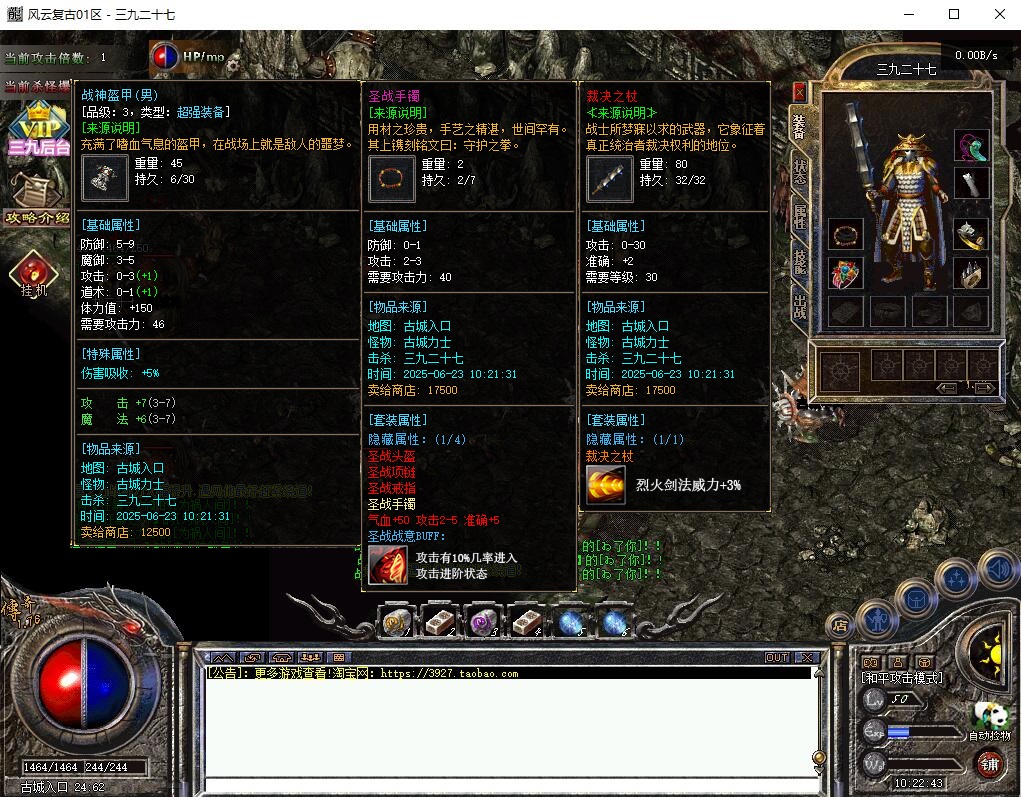Close the character equipment panel
Screen dimensions: 1021x797
pyautogui.click(x=799, y=91)
